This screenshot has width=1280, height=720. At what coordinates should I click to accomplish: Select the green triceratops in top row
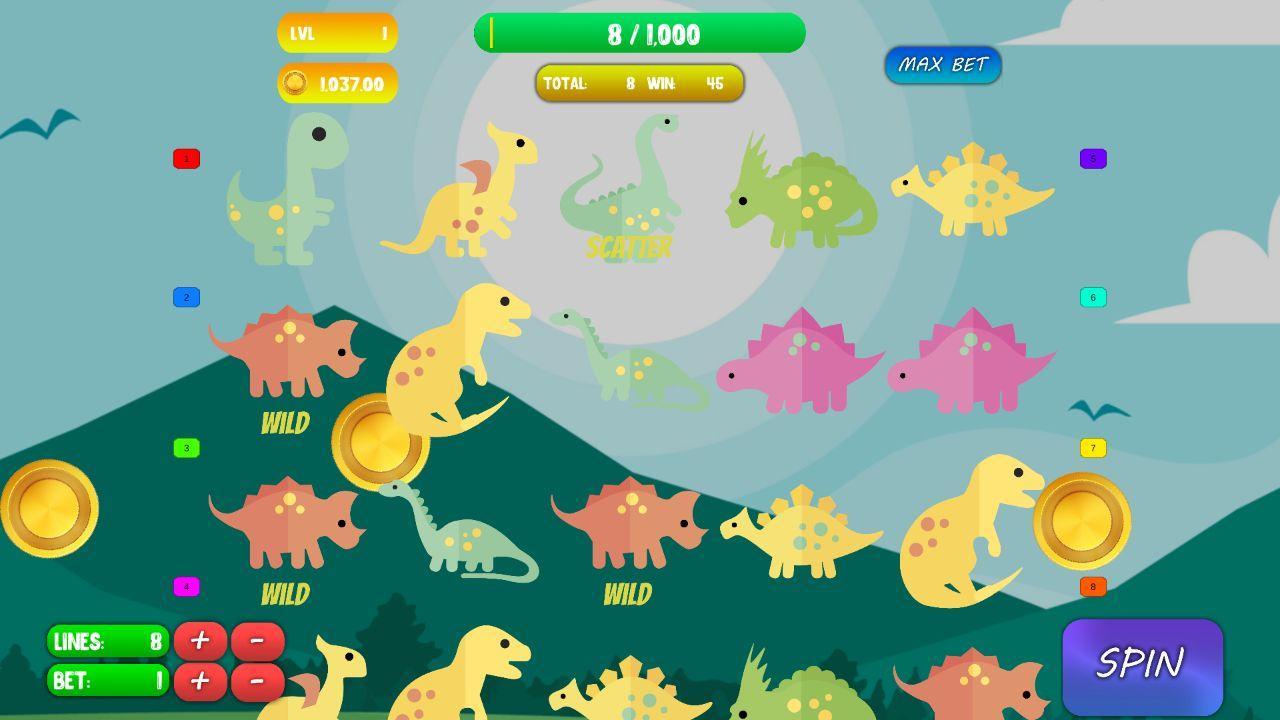(800, 195)
